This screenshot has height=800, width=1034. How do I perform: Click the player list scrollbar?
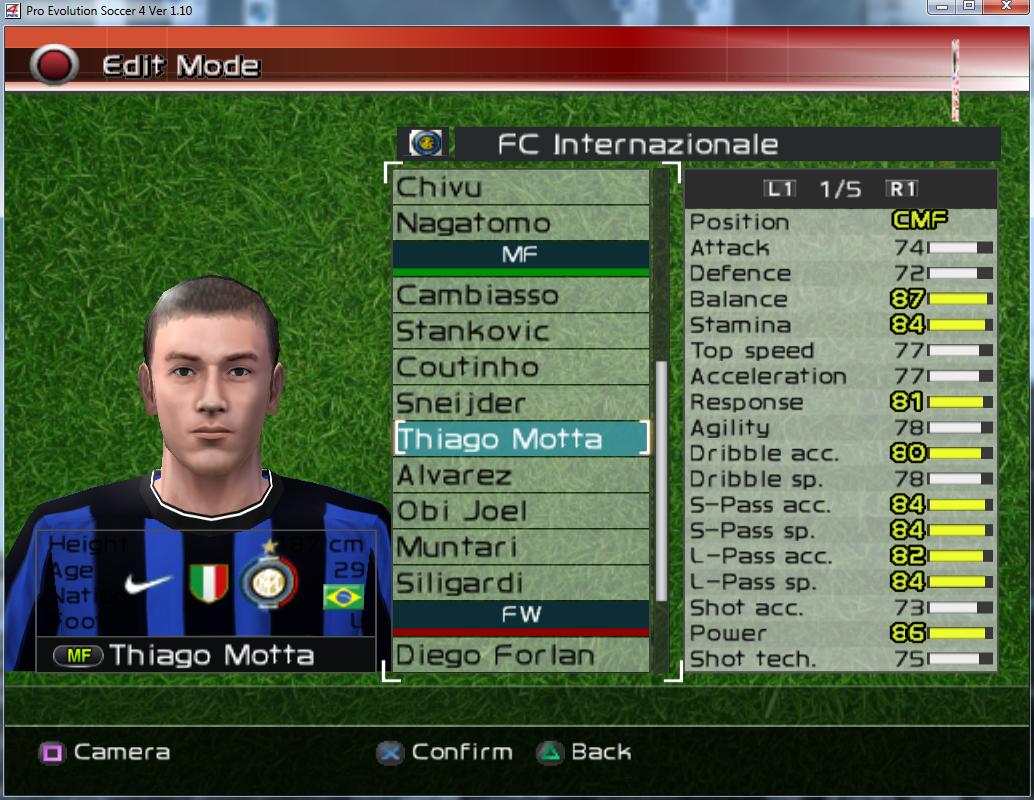tap(660, 480)
